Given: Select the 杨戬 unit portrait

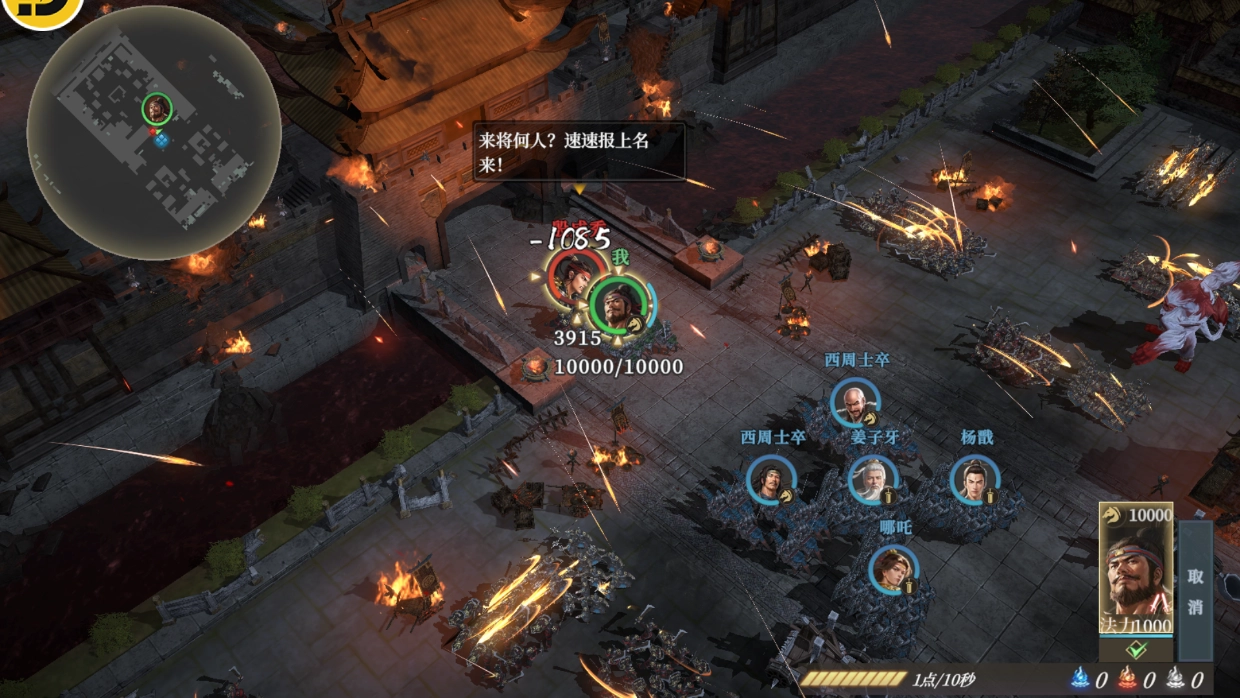Looking at the screenshot, I should [974, 480].
